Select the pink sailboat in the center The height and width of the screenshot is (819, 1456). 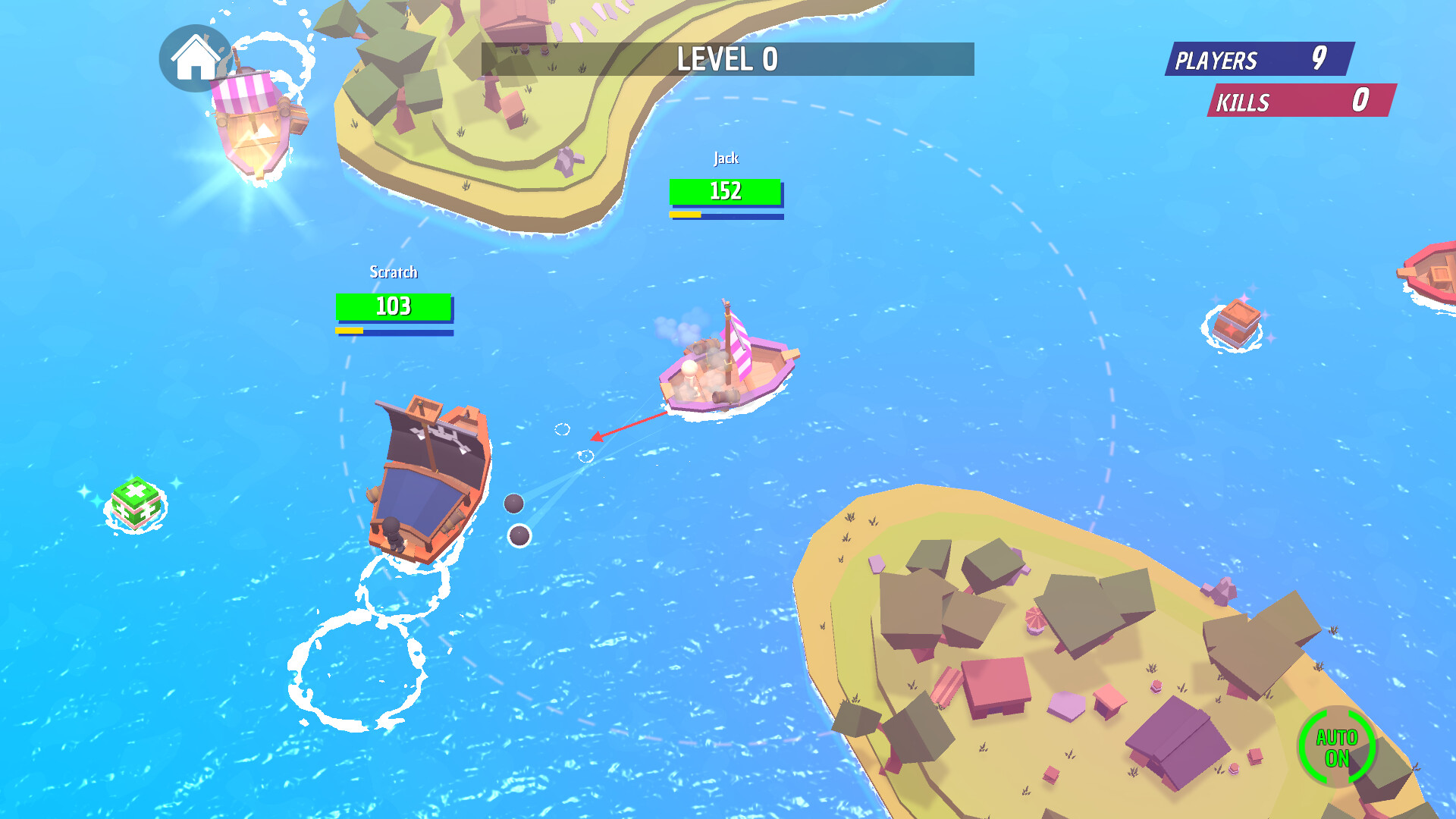(x=724, y=372)
